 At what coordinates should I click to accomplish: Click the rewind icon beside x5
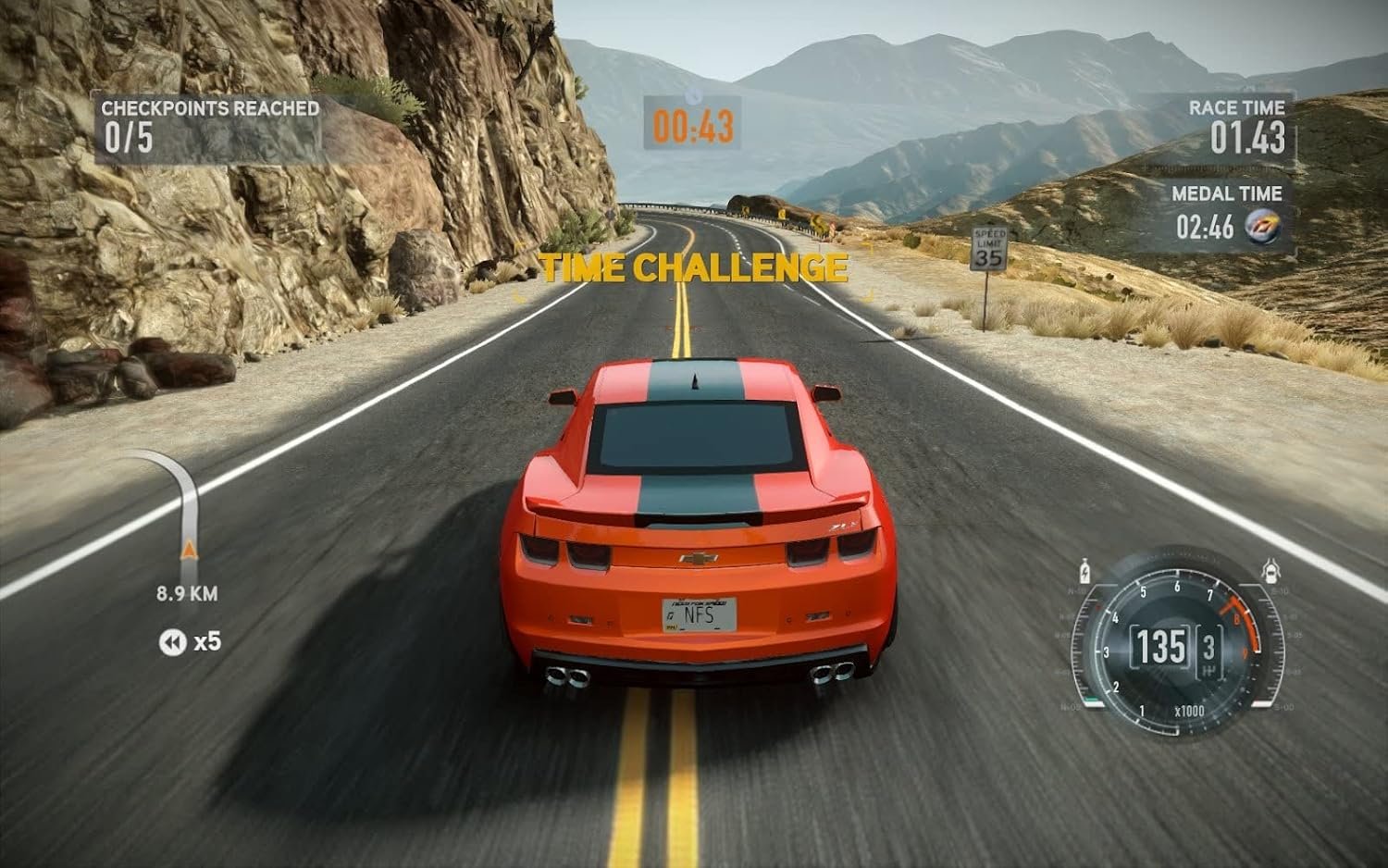pyautogui.click(x=172, y=642)
